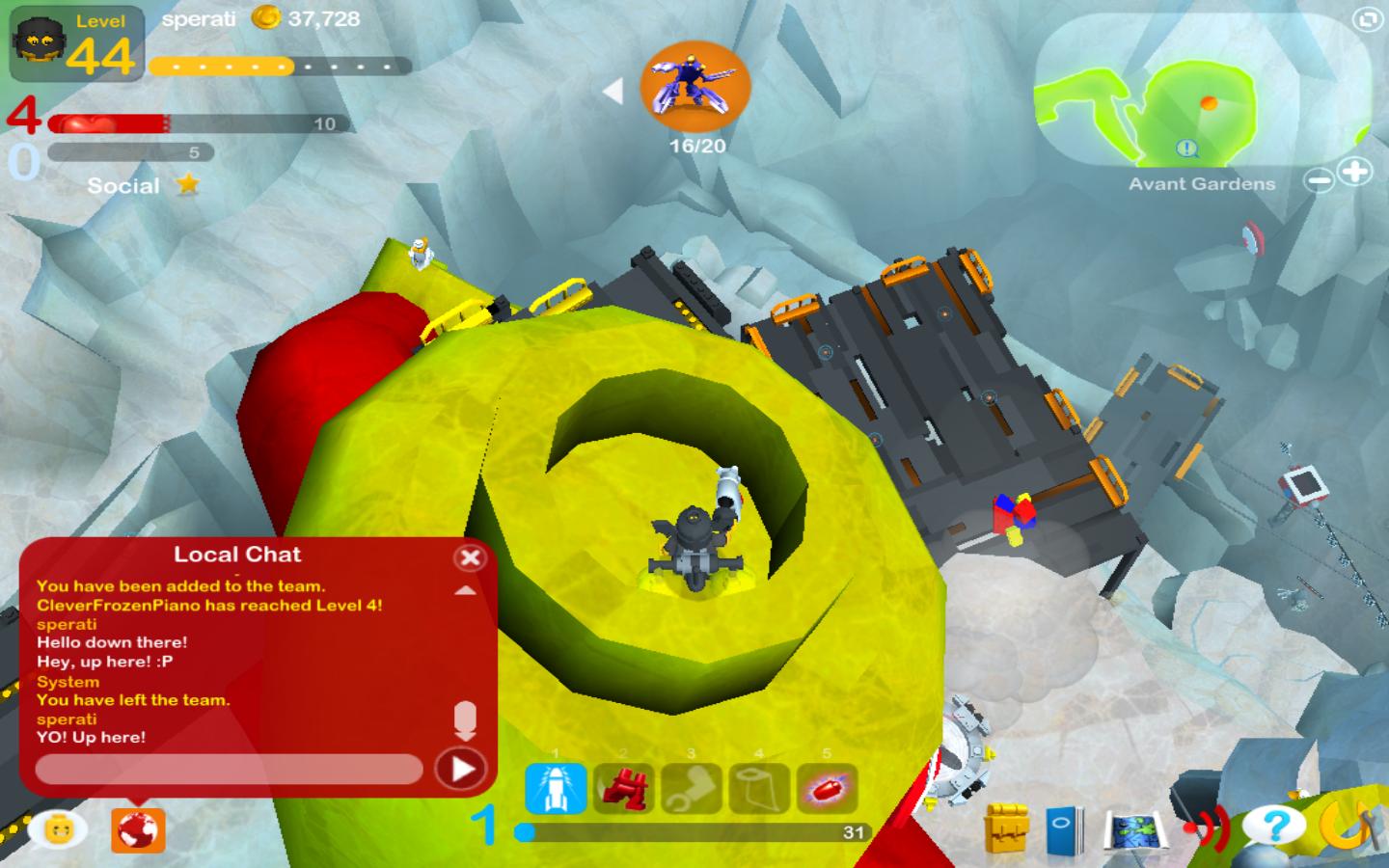The height and width of the screenshot is (868, 1389).
Task: Zoom out the minimap with minus button
Action: click(x=1320, y=180)
